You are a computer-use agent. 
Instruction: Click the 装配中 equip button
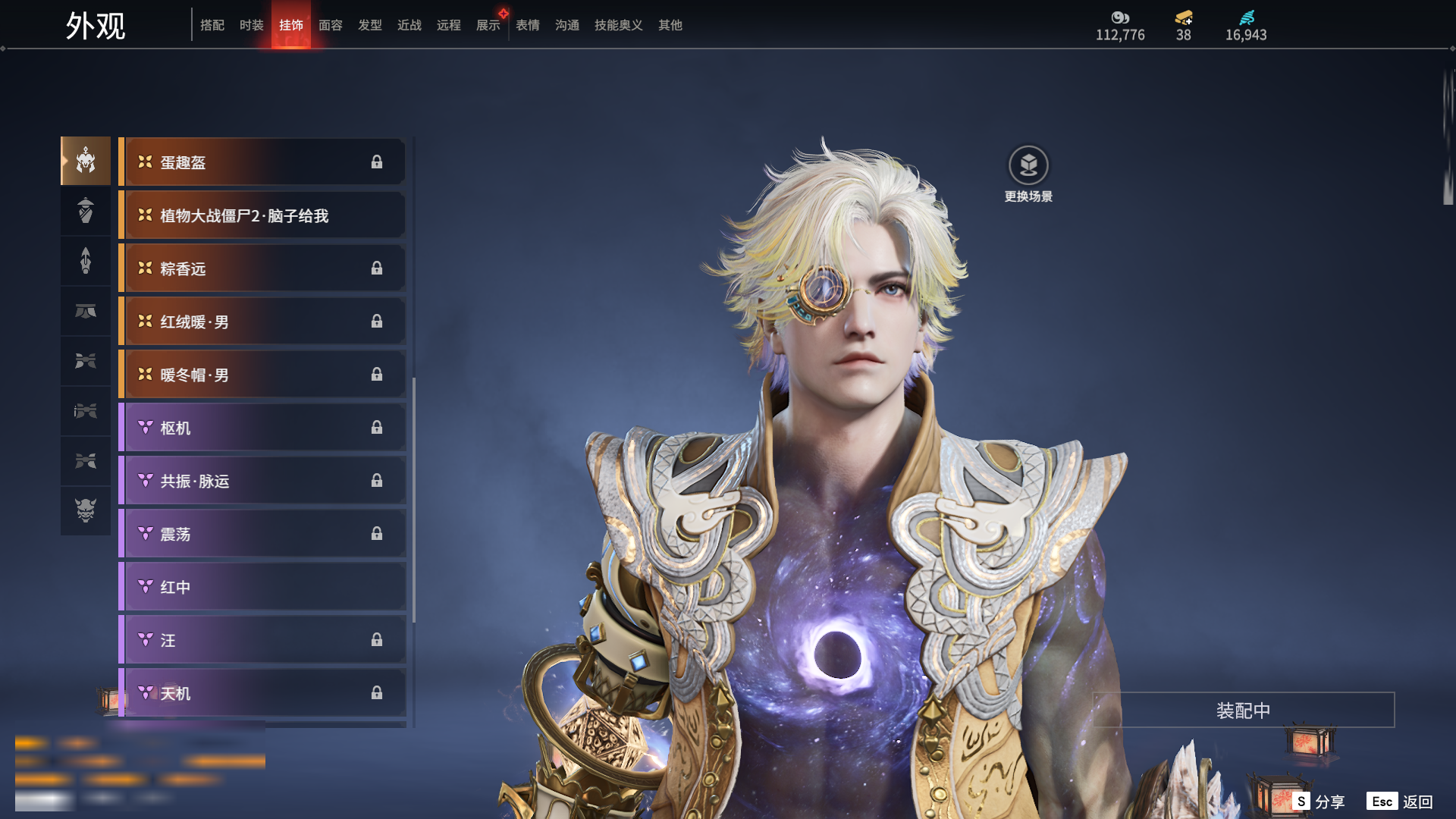(x=1243, y=711)
